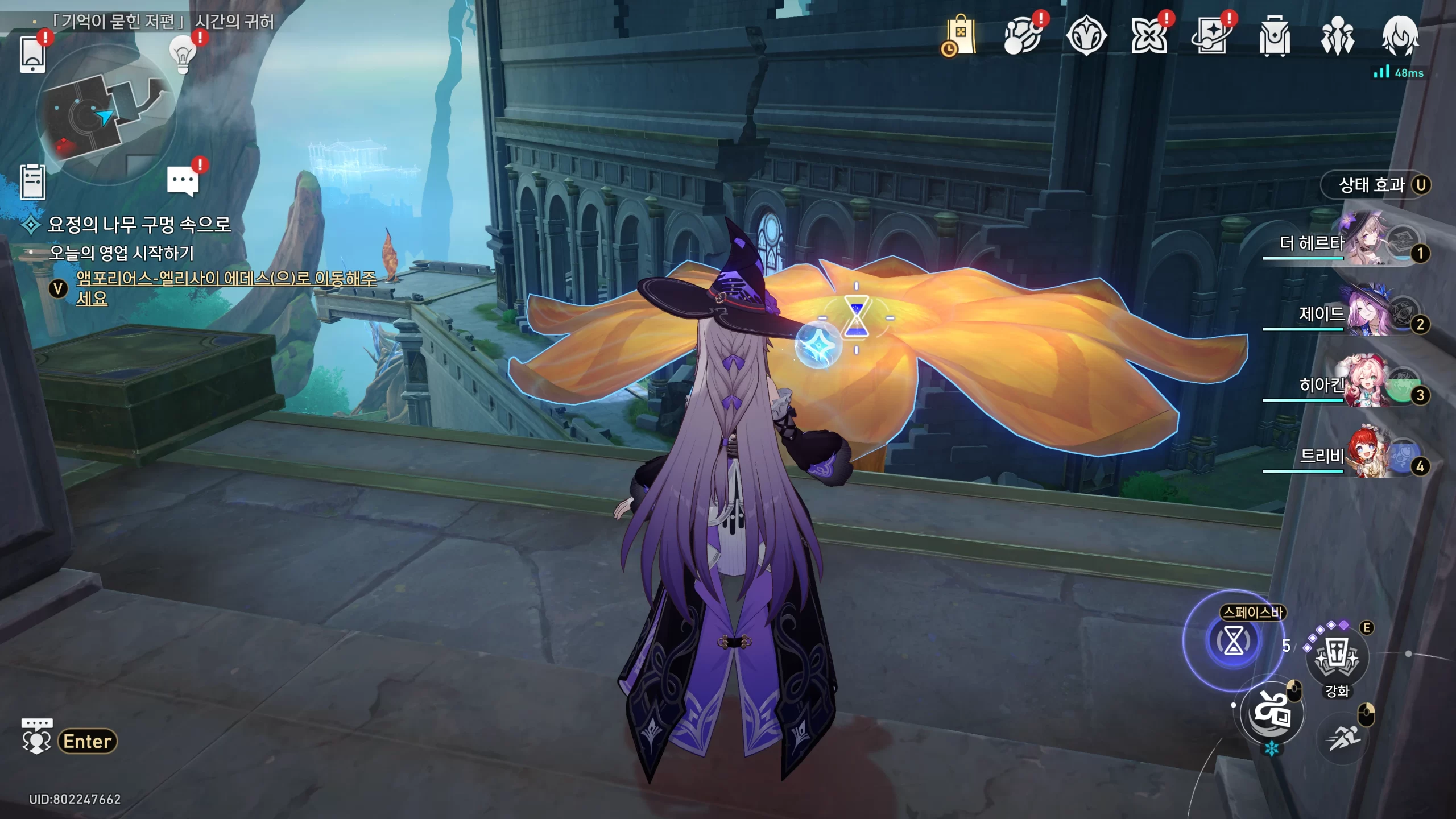
Task: Open the character head portrait icon
Action: (x=1400, y=36)
